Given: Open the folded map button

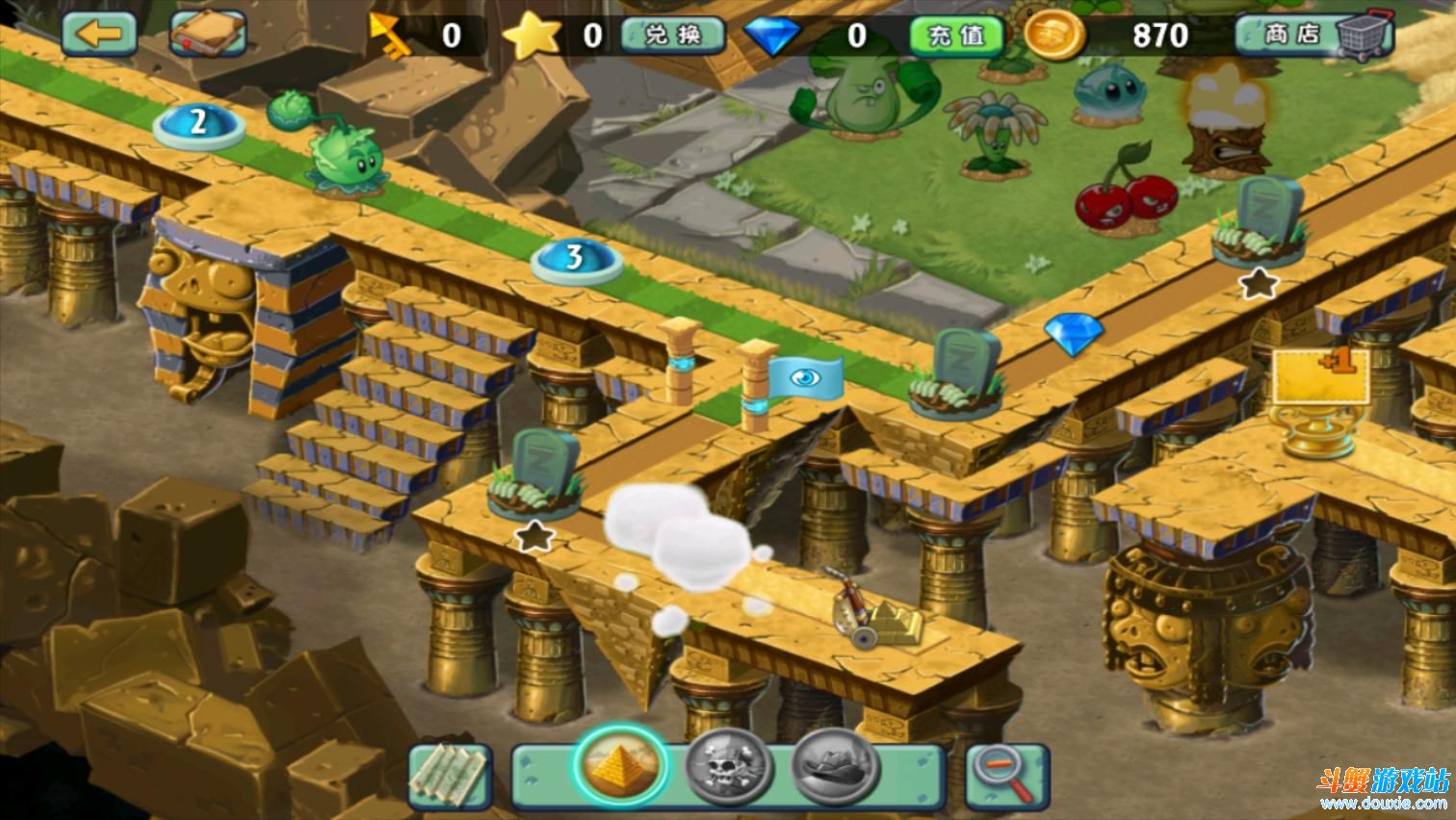Looking at the screenshot, I should point(451,776).
